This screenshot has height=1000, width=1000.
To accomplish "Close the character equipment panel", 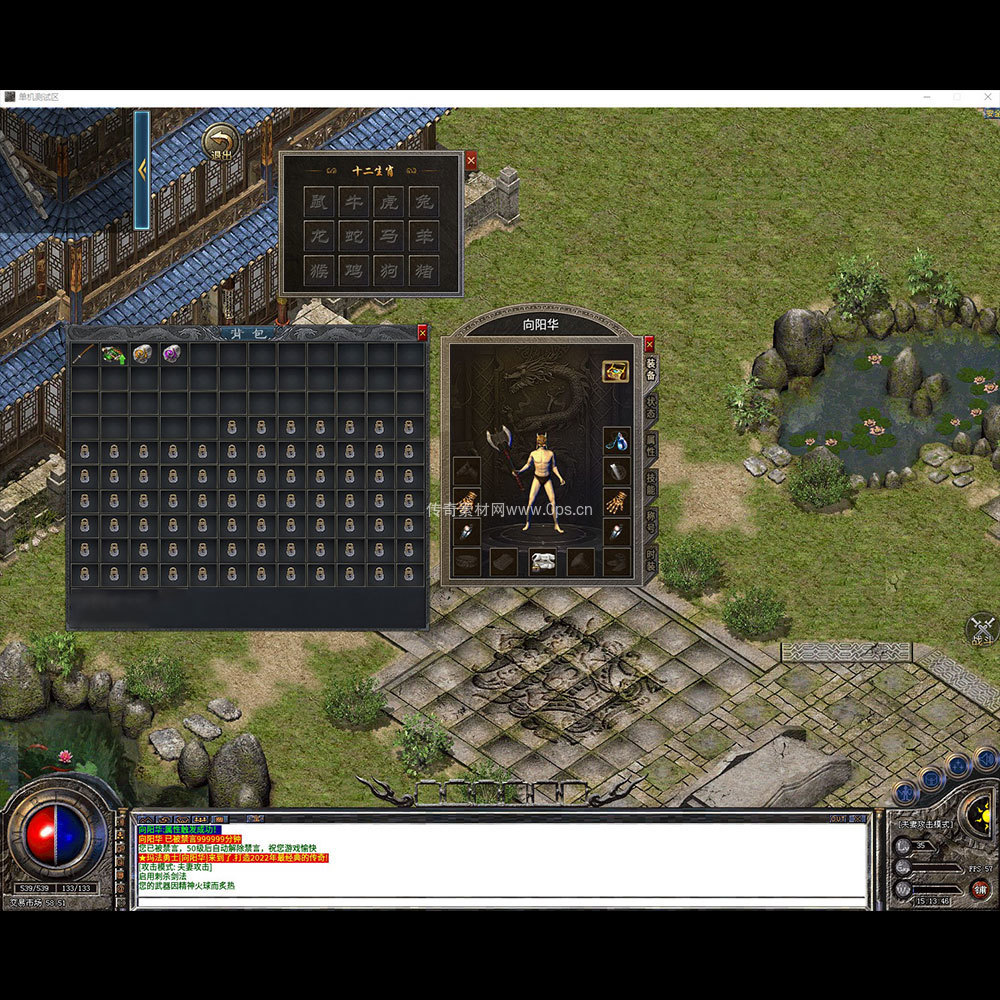I will 649,343.
